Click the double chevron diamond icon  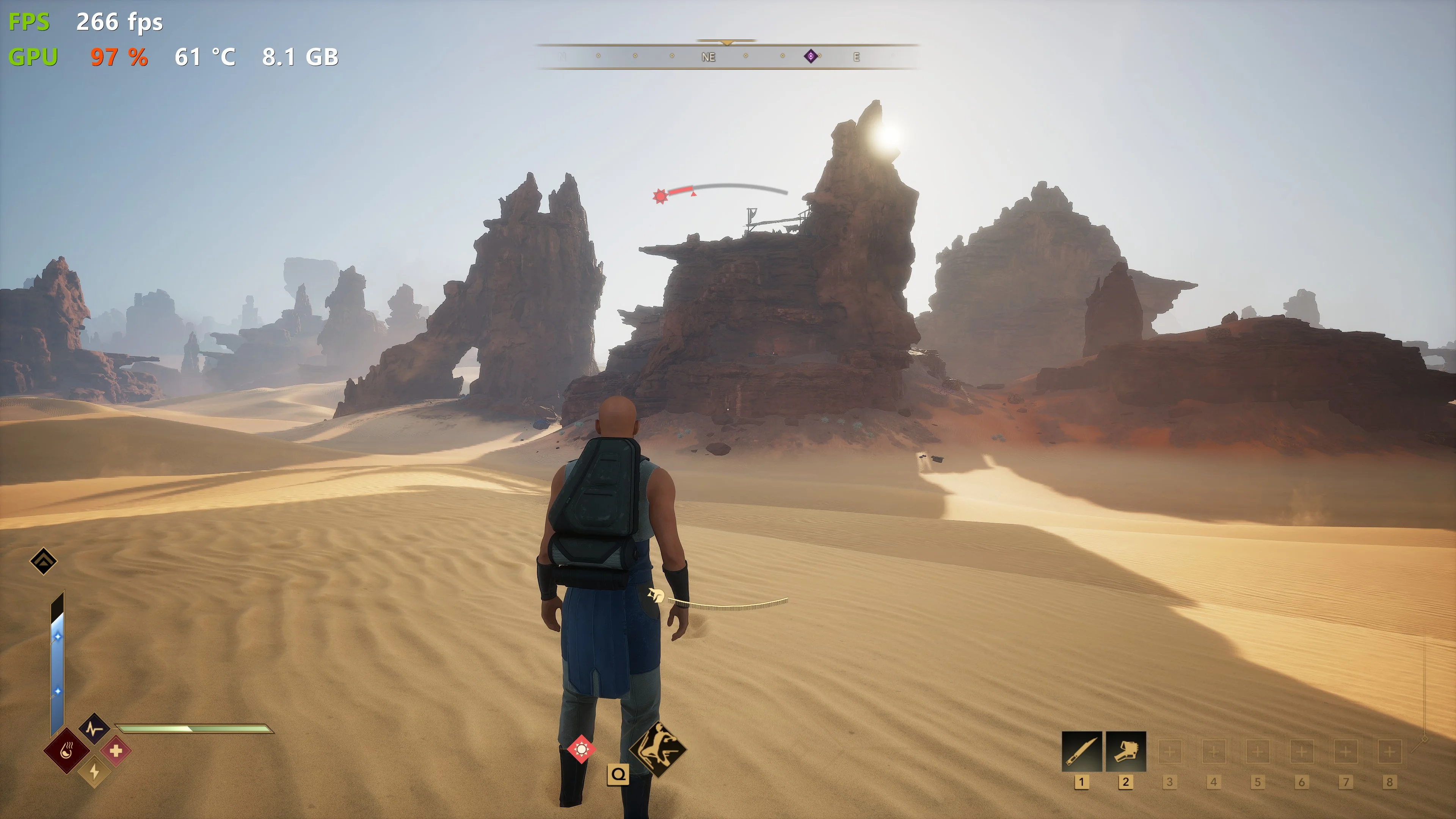[44, 561]
